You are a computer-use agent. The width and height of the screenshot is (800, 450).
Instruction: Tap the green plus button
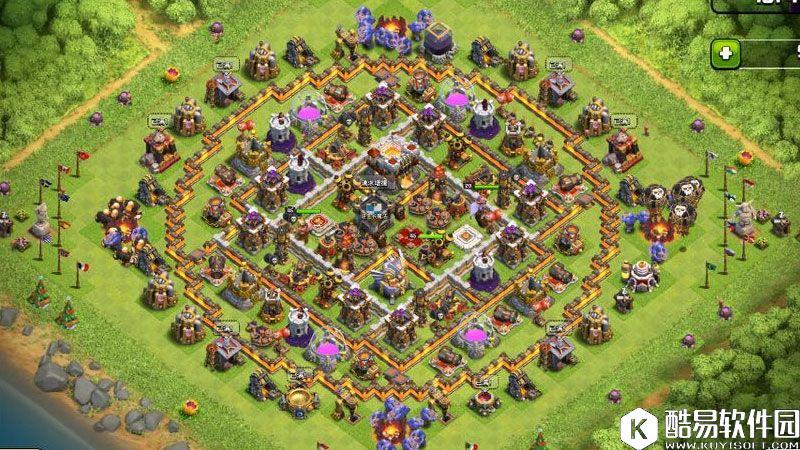pos(725,54)
